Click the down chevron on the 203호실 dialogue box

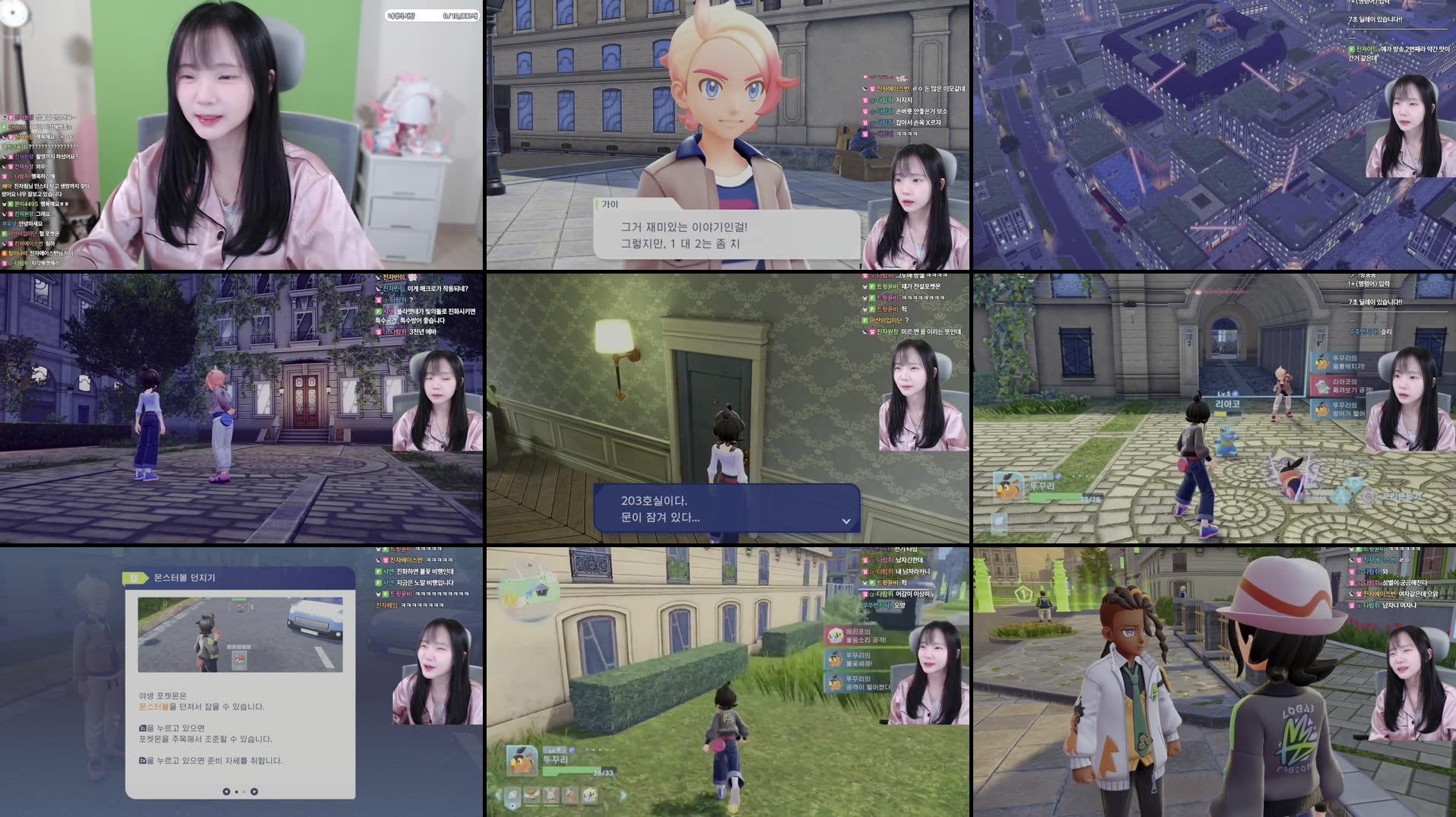tap(845, 521)
